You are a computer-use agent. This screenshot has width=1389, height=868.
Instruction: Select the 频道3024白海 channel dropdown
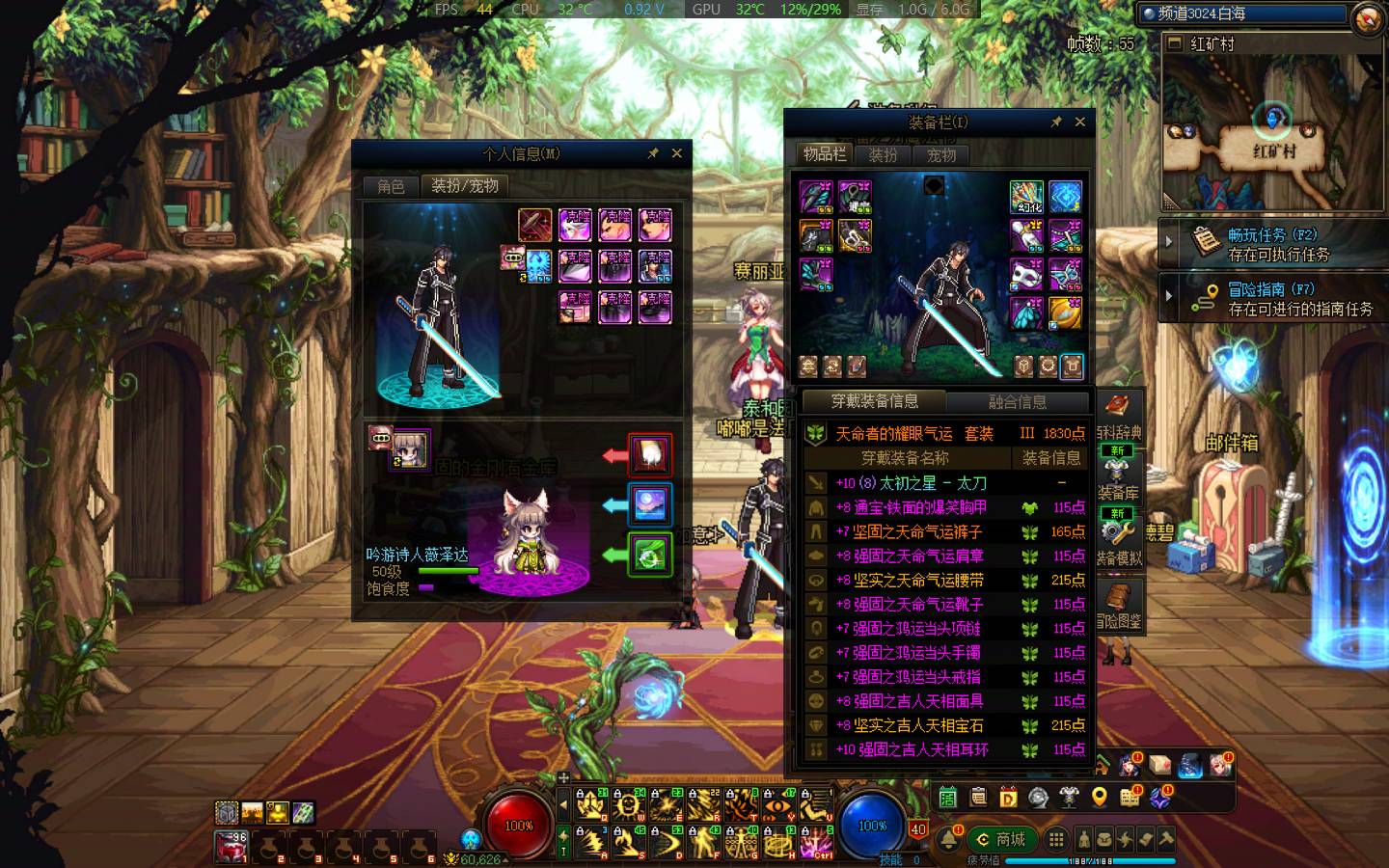click(1244, 14)
